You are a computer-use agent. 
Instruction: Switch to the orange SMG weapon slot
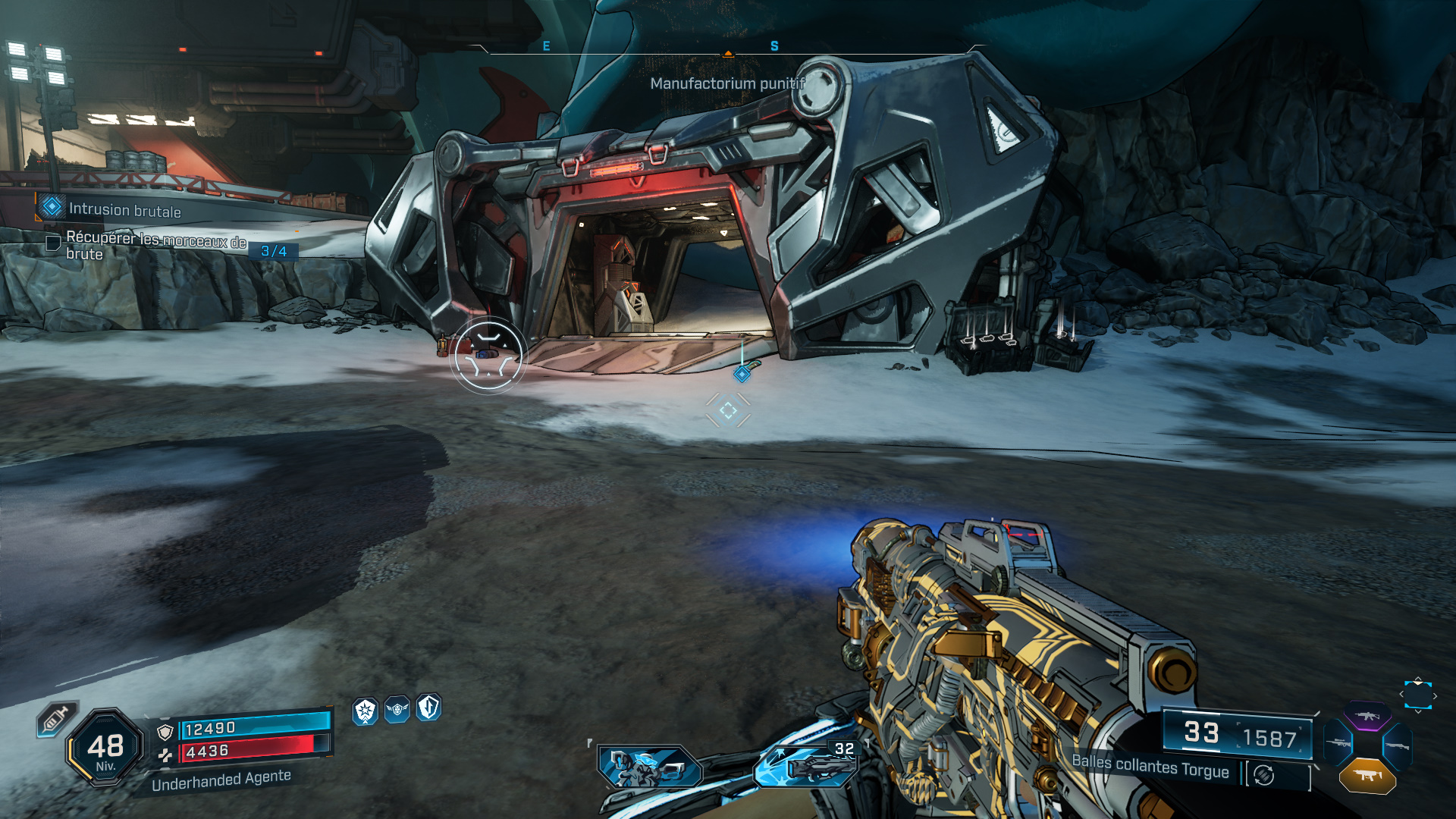pyautogui.click(x=1367, y=776)
